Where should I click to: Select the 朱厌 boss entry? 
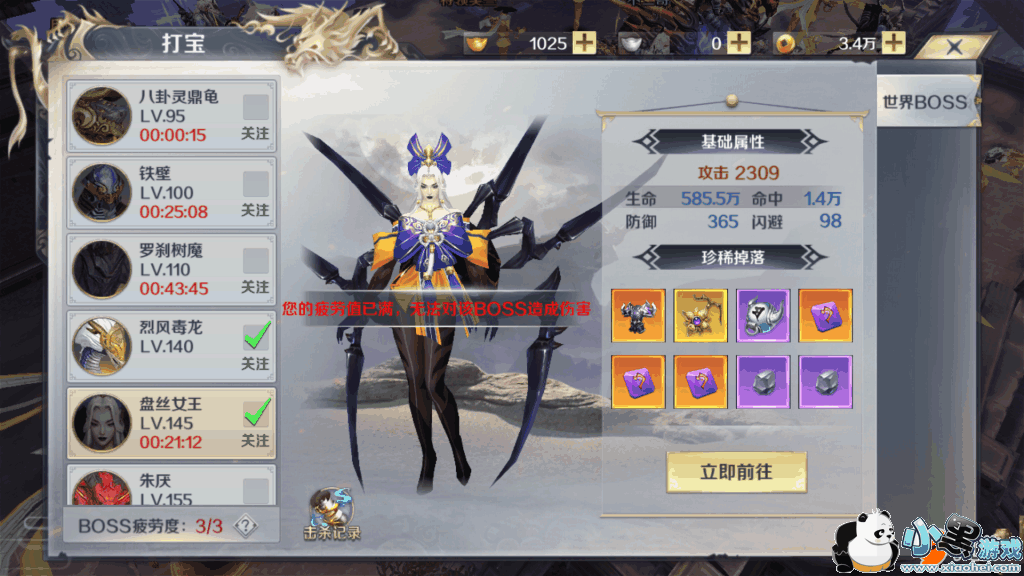click(160, 486)
